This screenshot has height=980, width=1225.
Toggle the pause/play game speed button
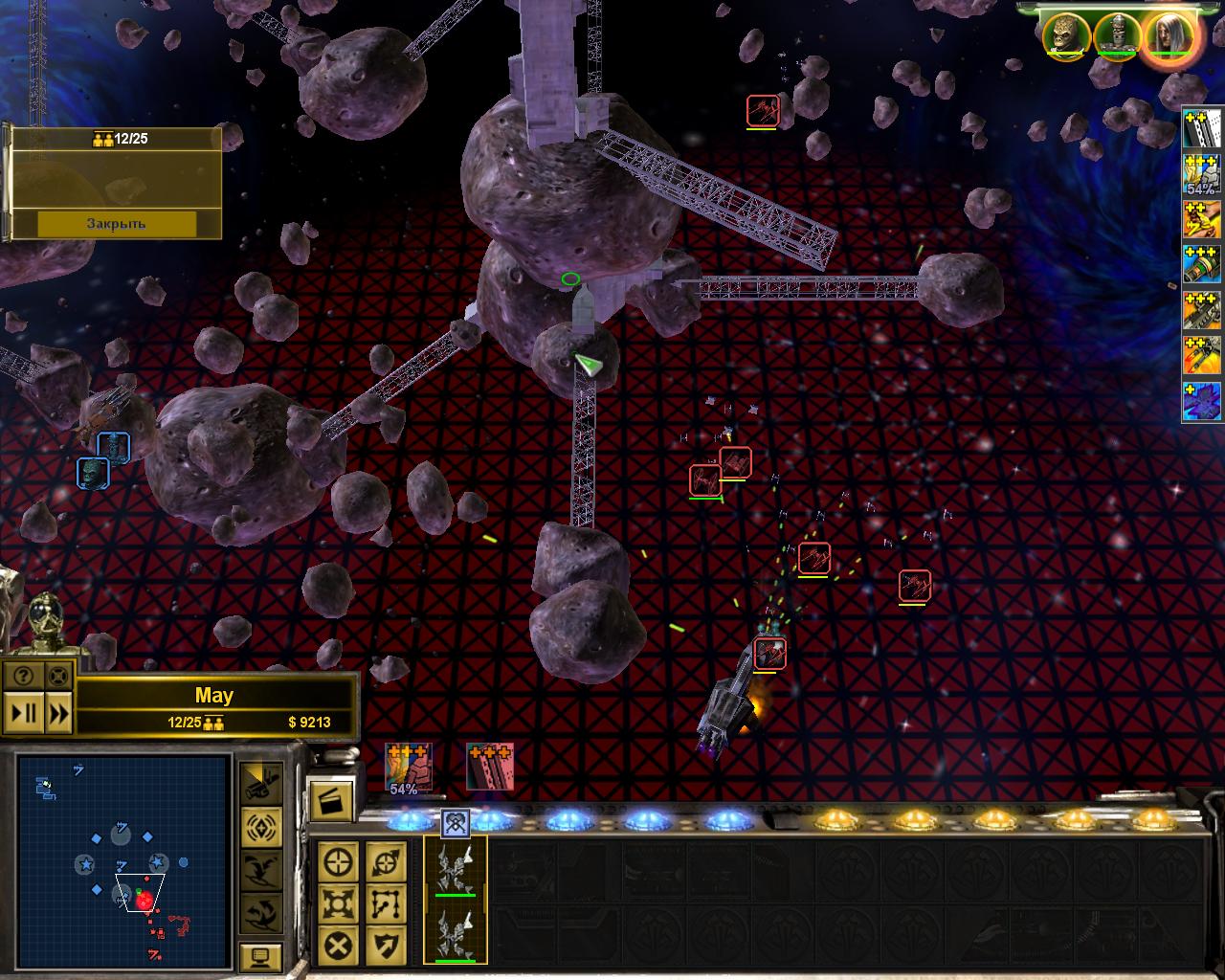point(24,712)
